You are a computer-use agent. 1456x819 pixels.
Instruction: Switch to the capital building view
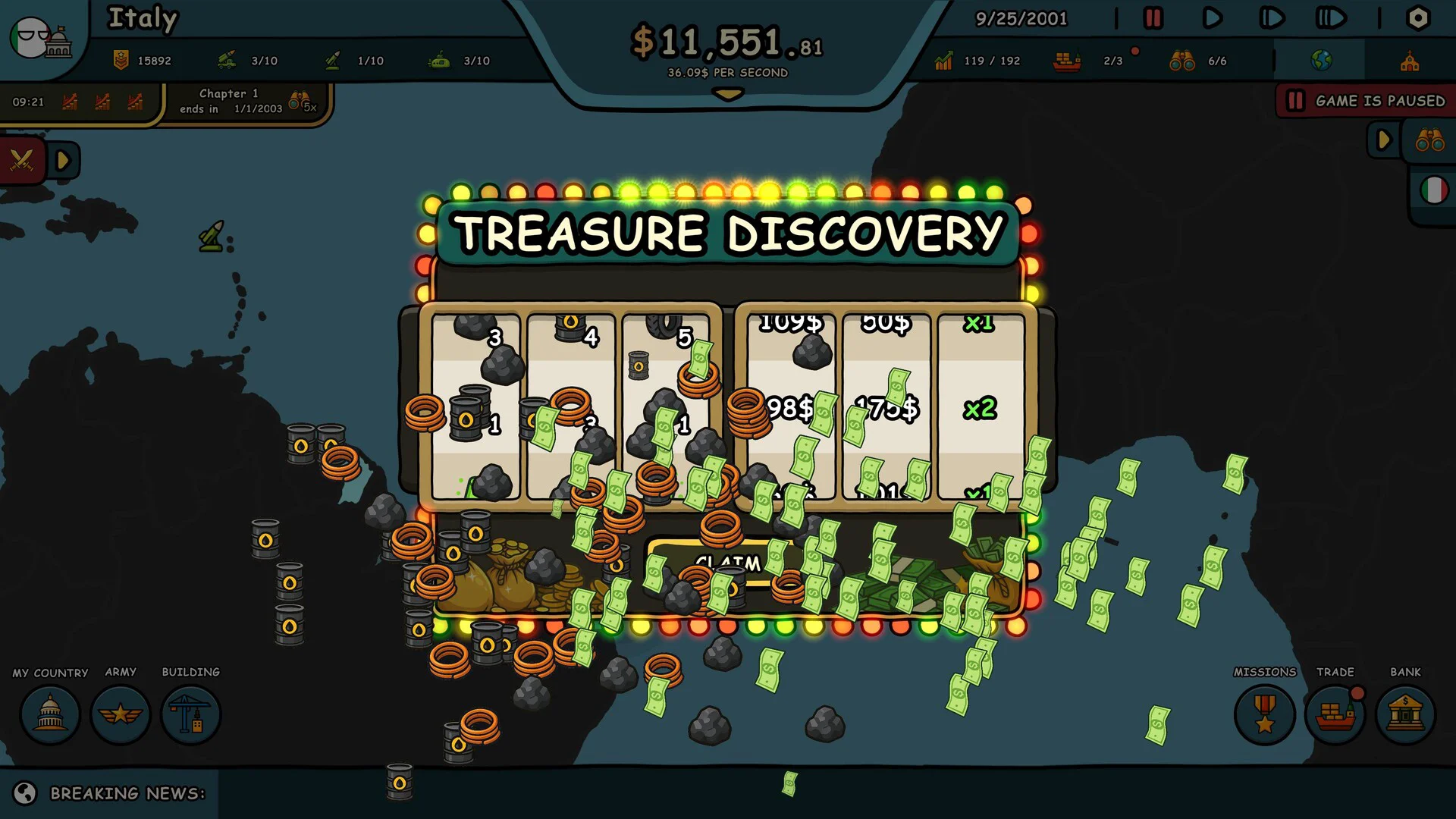point(1410,61)
